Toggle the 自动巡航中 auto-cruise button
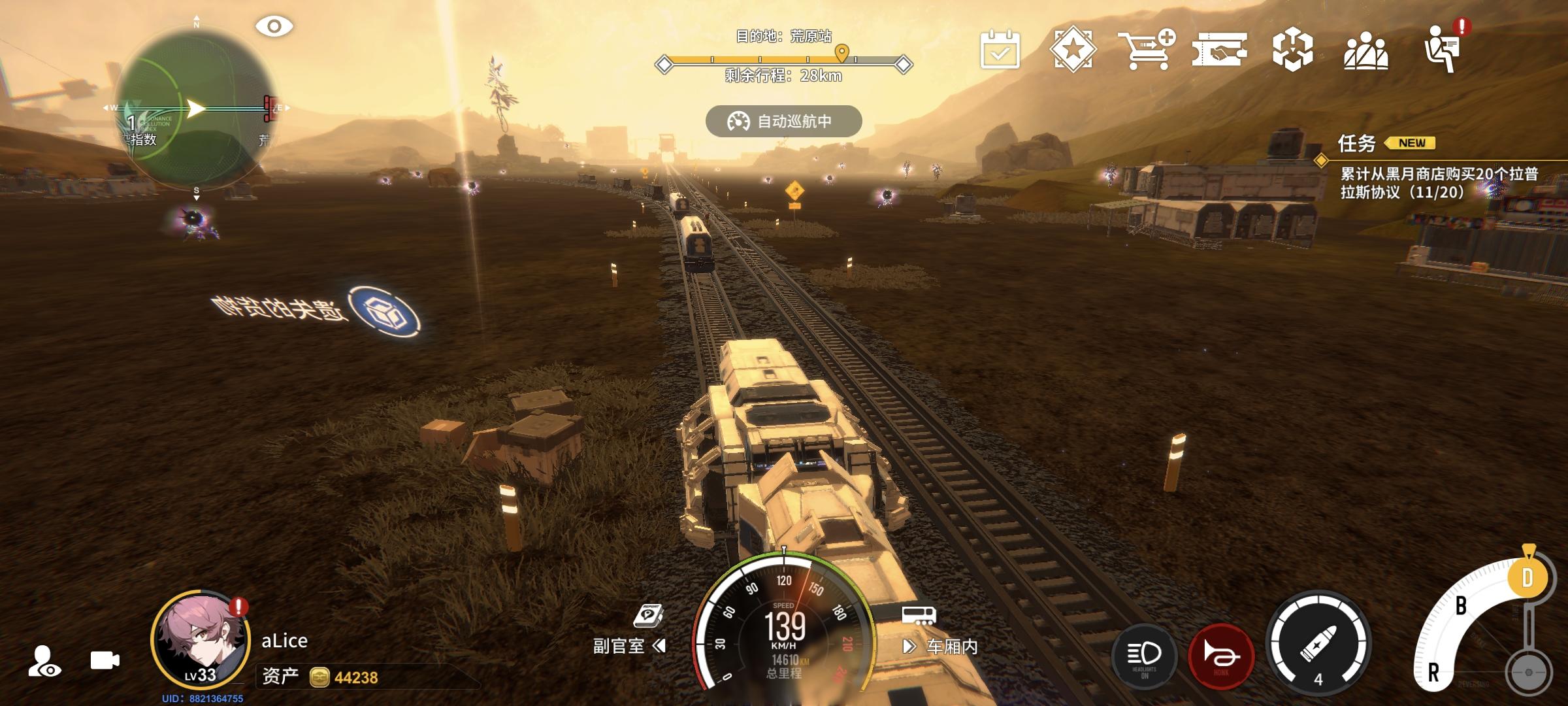The height and width of the screenshot is (706, 1568). [783, 122]
